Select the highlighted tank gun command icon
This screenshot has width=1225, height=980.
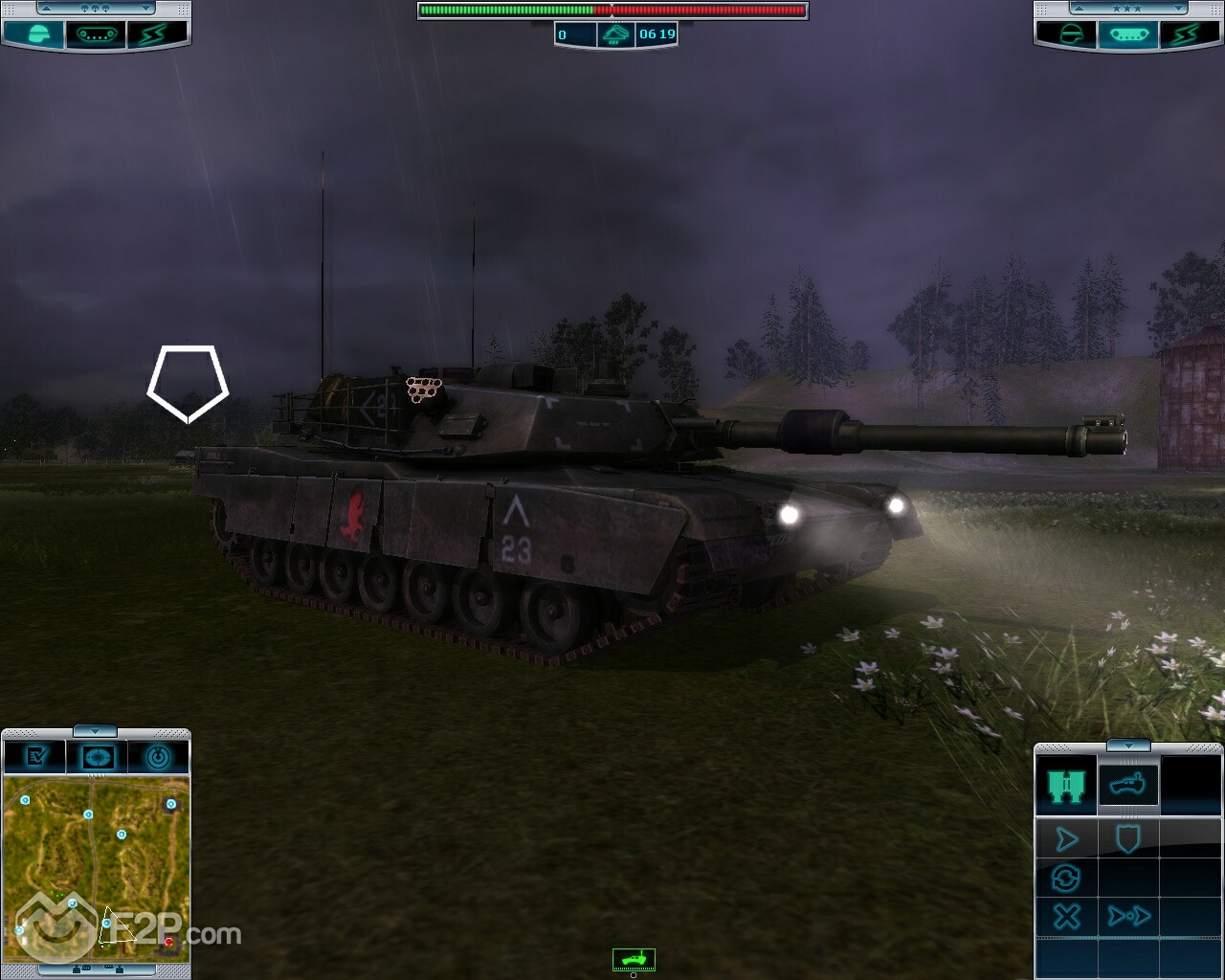[x=1128, y=786]
